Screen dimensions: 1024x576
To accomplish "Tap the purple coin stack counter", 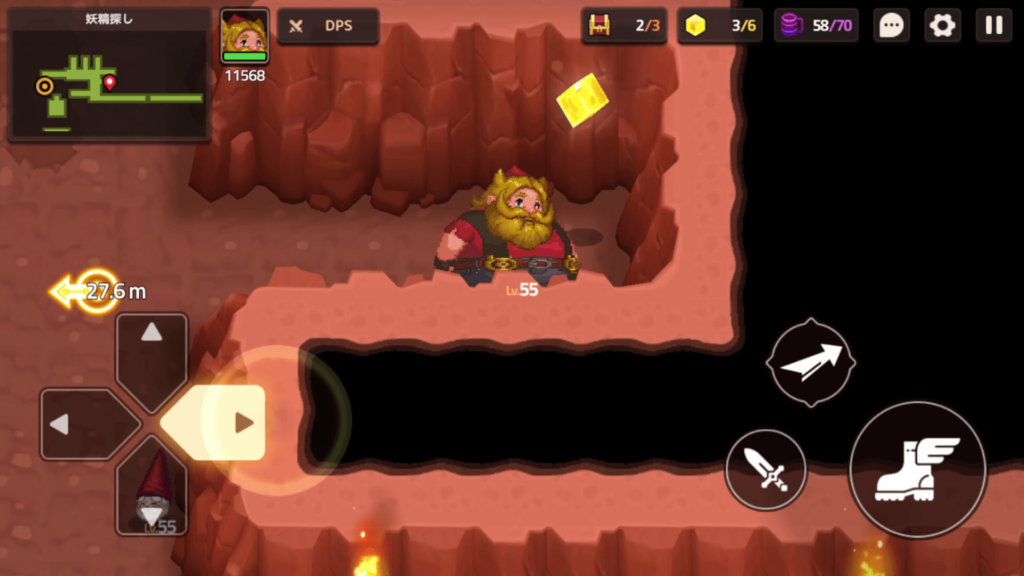I will [x=816, y=26].
